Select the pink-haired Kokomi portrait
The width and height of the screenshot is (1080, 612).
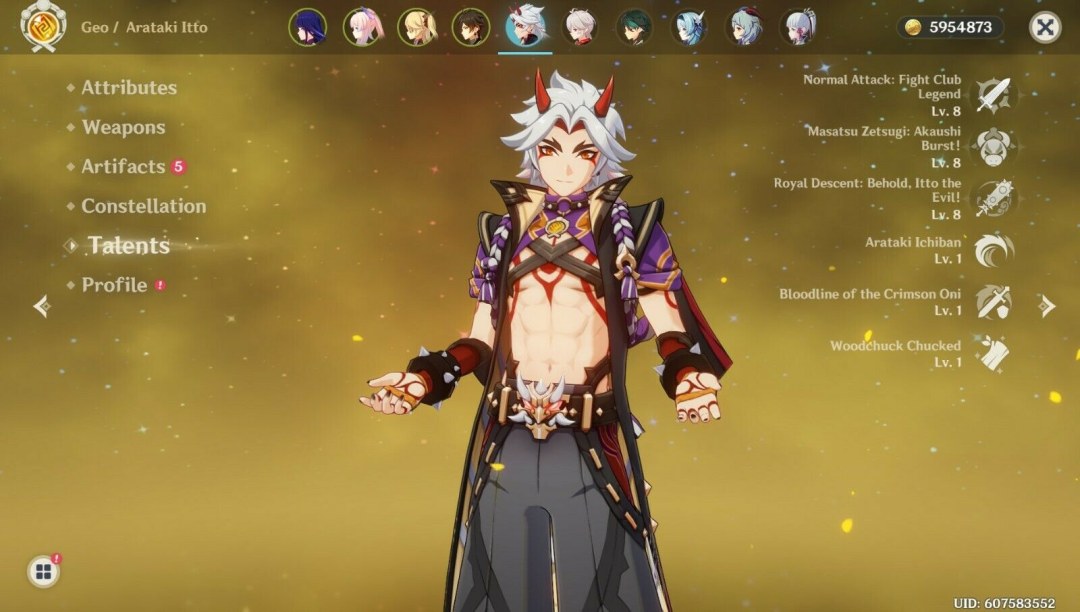pyautogui.click(x=362, y=27)
